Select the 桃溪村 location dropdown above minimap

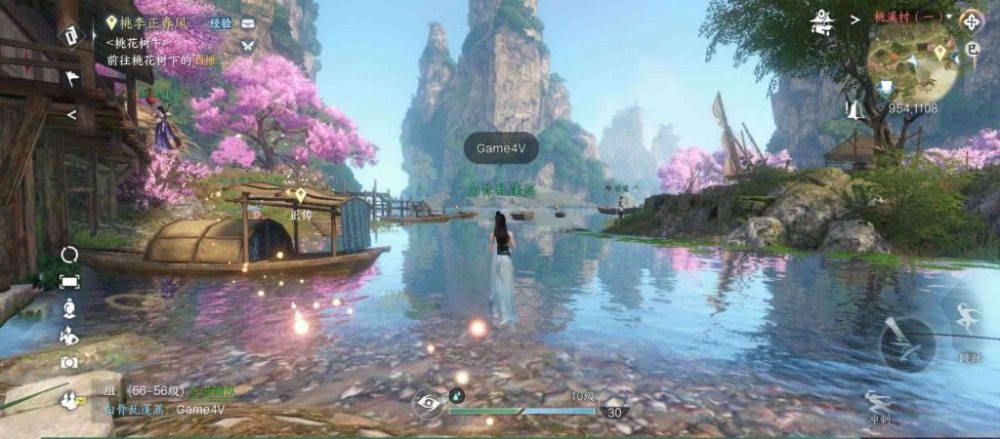point(903,17)
